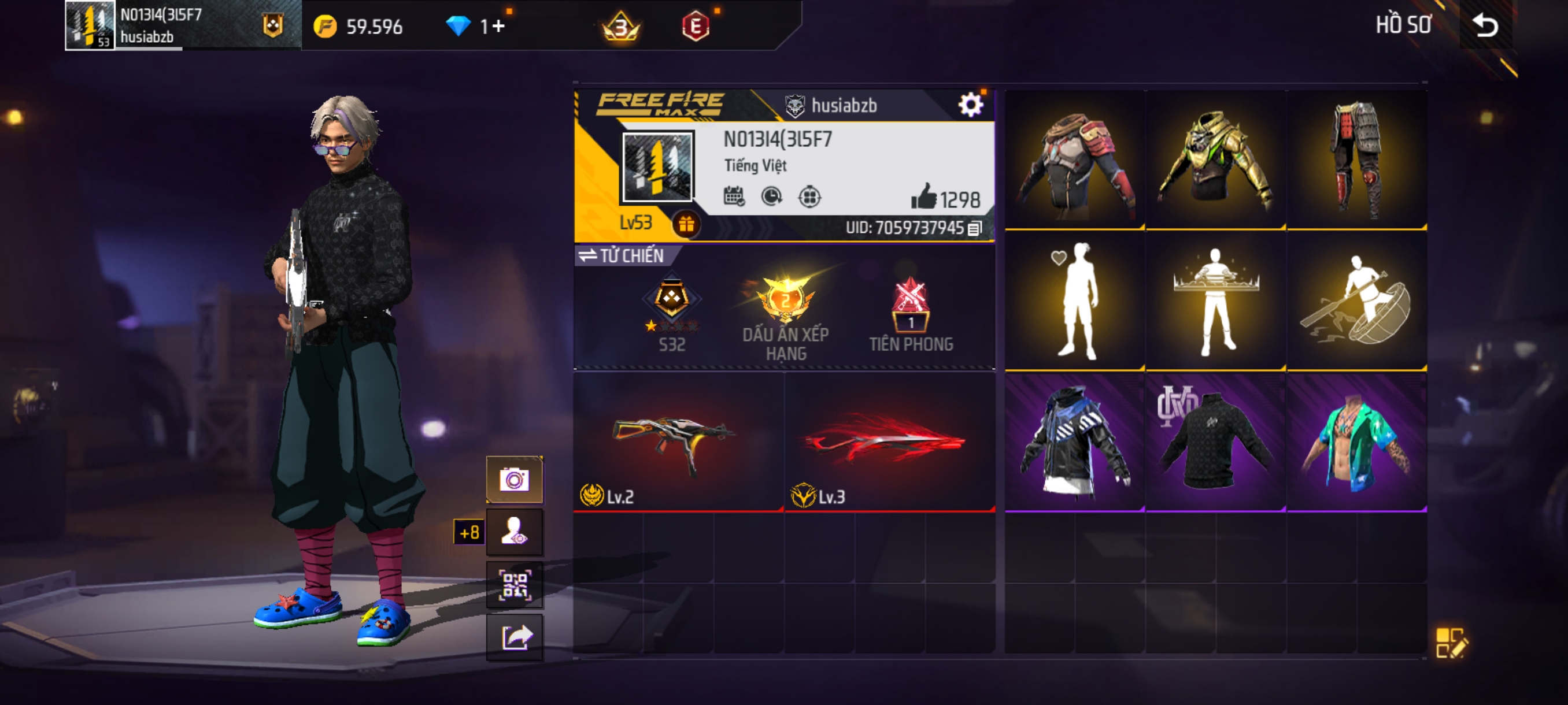
Task: Switch mode with the Tử Chiến tab
Action: click(621, 255)
